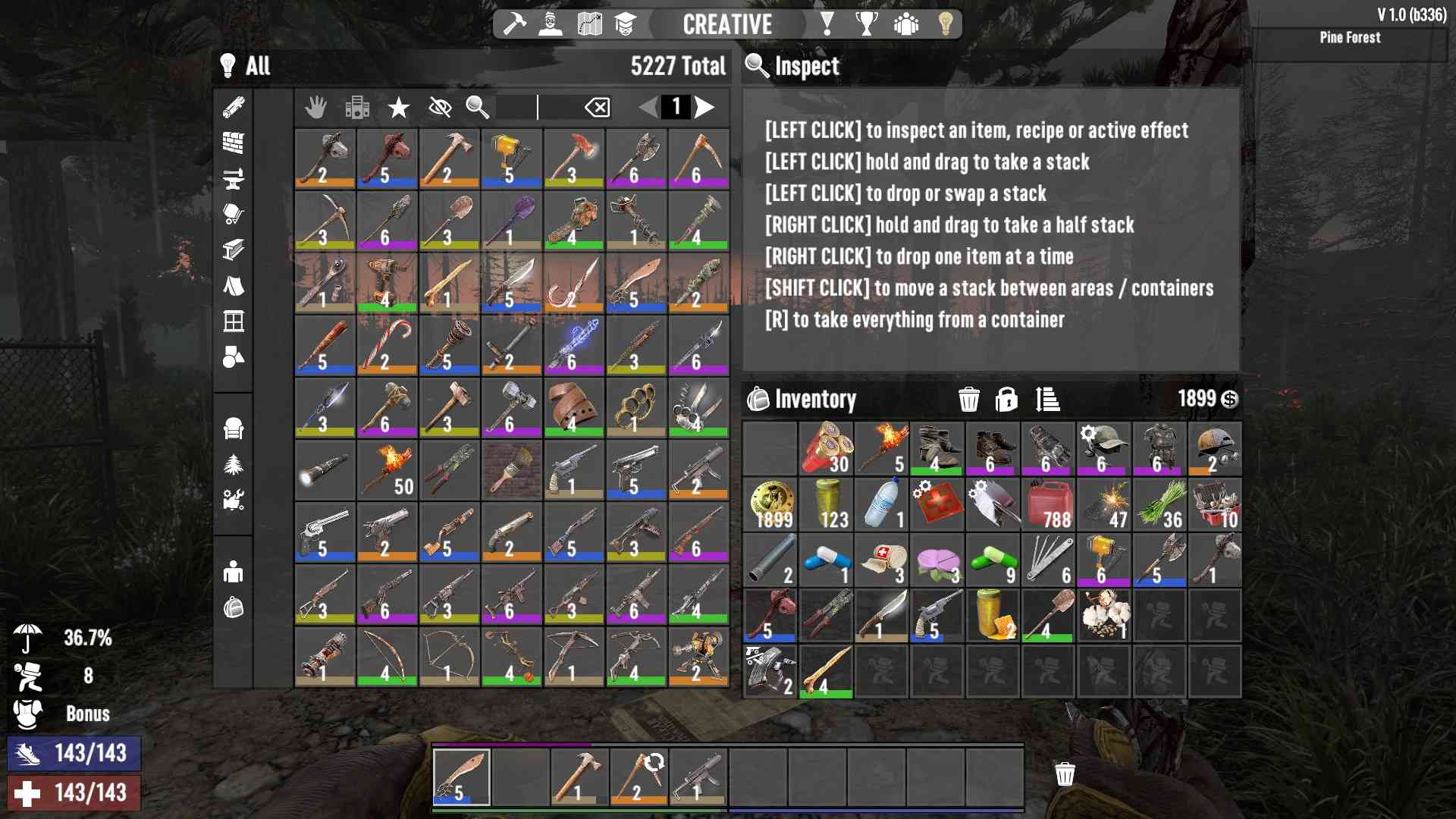Select the armchair furniture category
1456x819 pixels.
(x=234, y=429)
